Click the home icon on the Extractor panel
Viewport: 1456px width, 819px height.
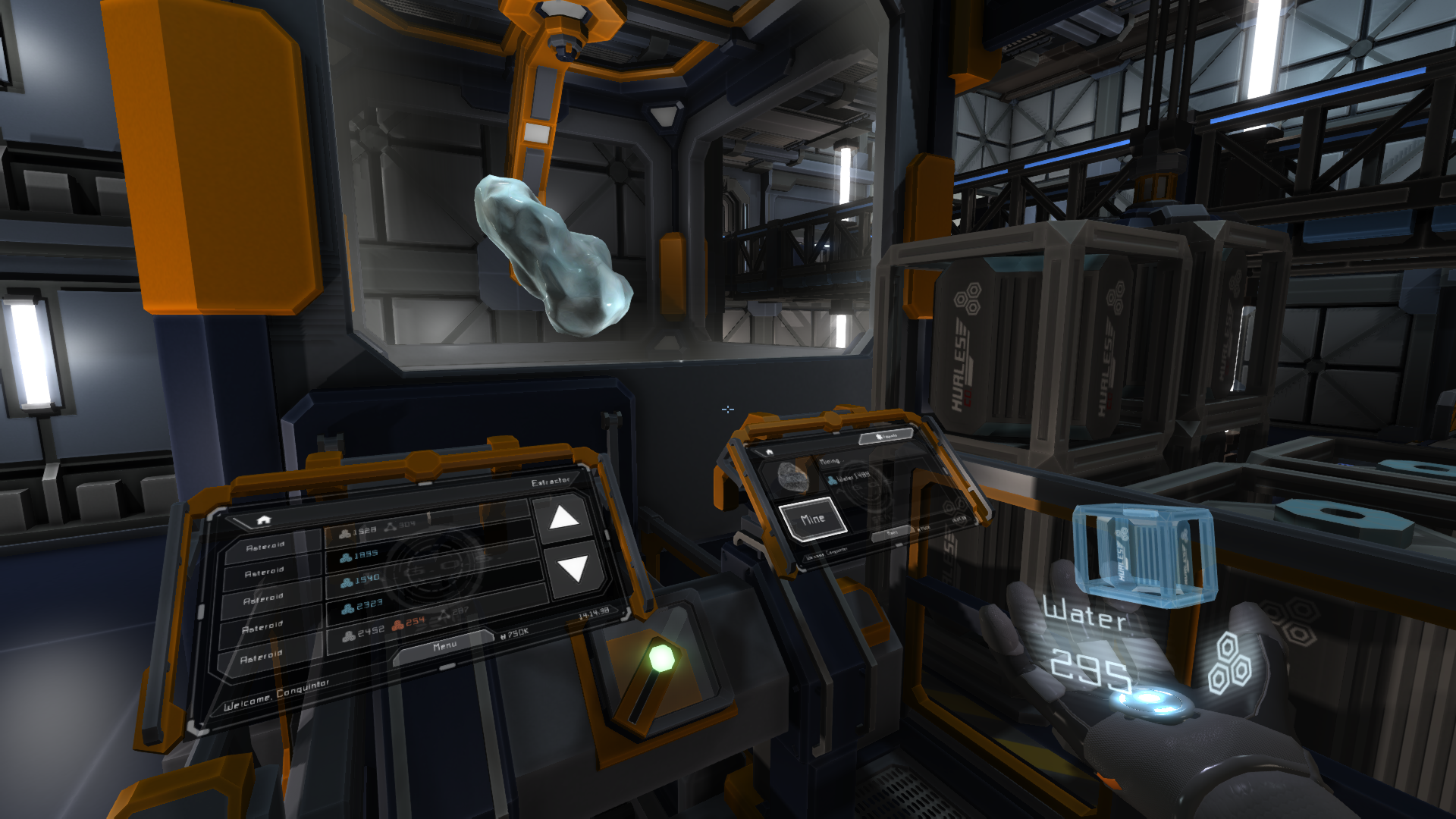point(264,521)
